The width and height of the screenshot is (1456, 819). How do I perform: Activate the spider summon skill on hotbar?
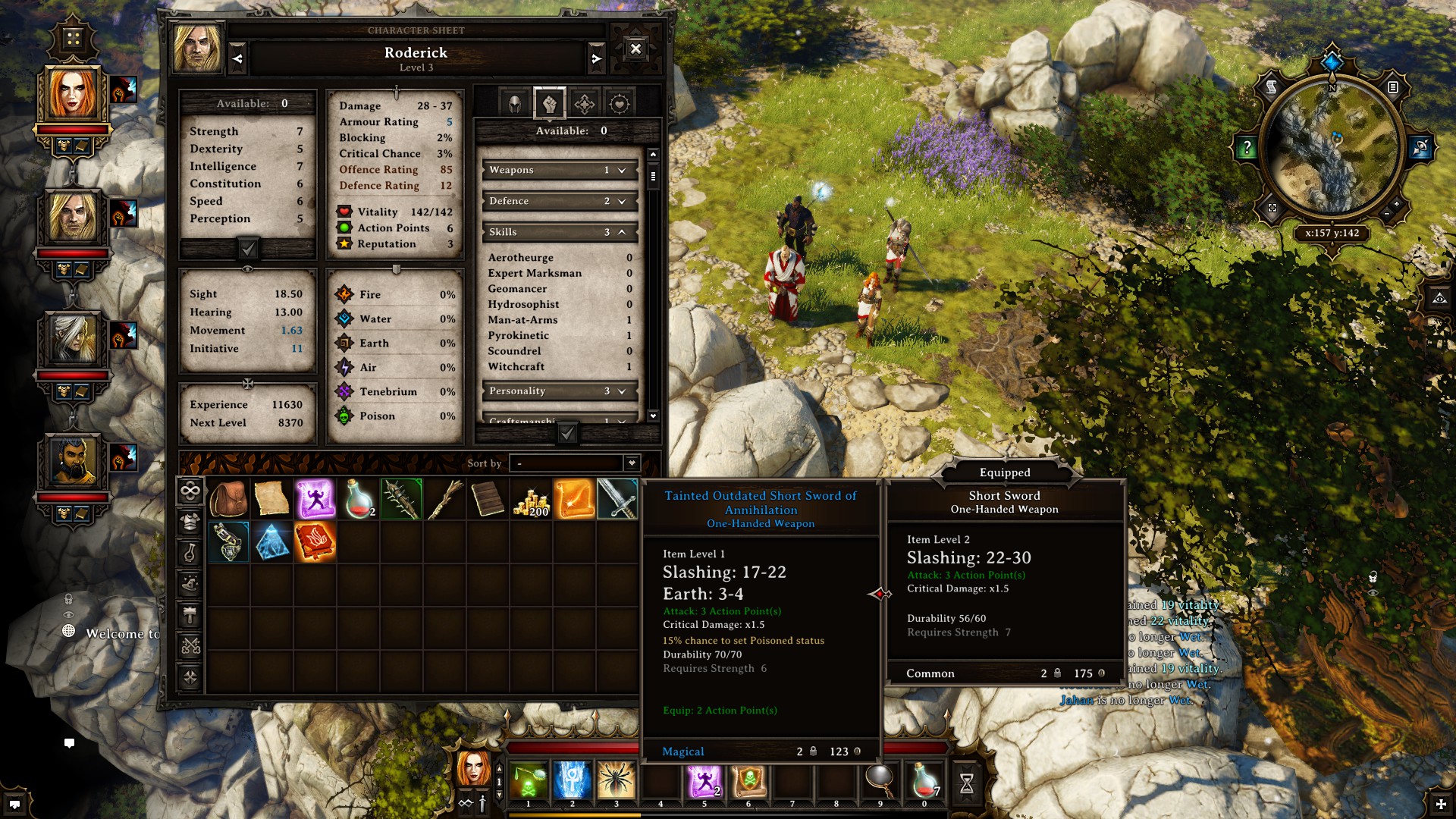(616, 780)
